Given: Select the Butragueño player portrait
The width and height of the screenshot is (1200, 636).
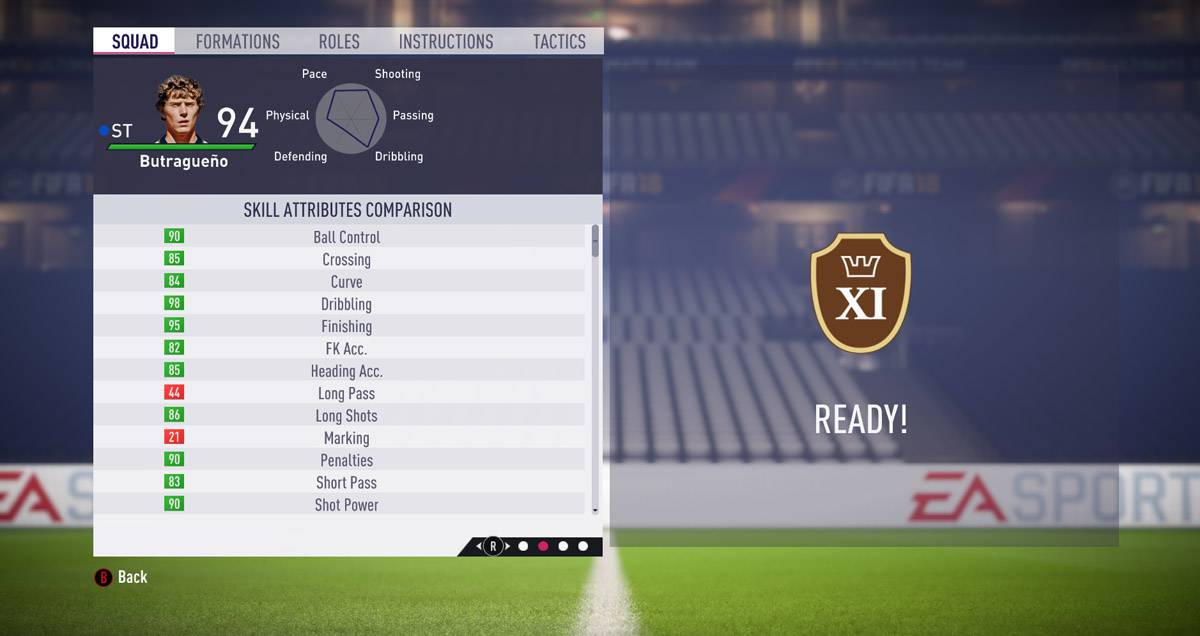Looking at the screenshot, I should pyautogui.click(x=179, y=110).
